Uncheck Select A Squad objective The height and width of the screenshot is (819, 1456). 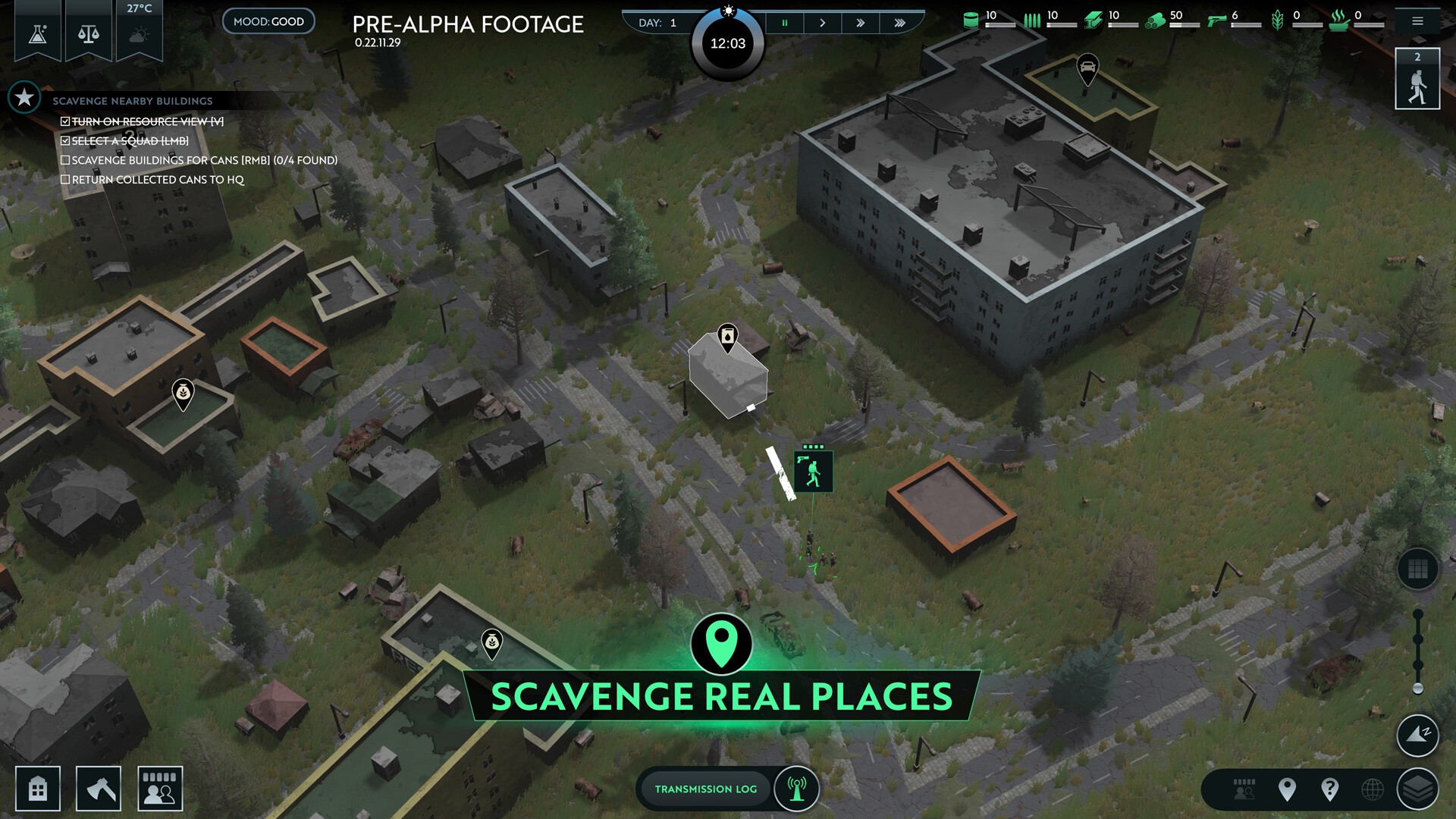(65, 140)
